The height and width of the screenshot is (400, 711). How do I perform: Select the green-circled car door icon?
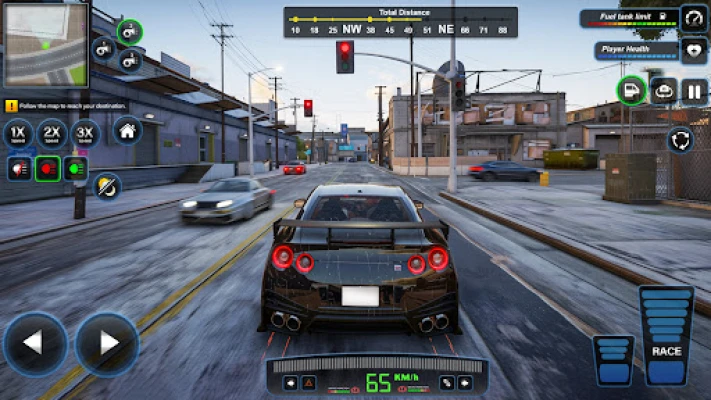pos(631,91)
